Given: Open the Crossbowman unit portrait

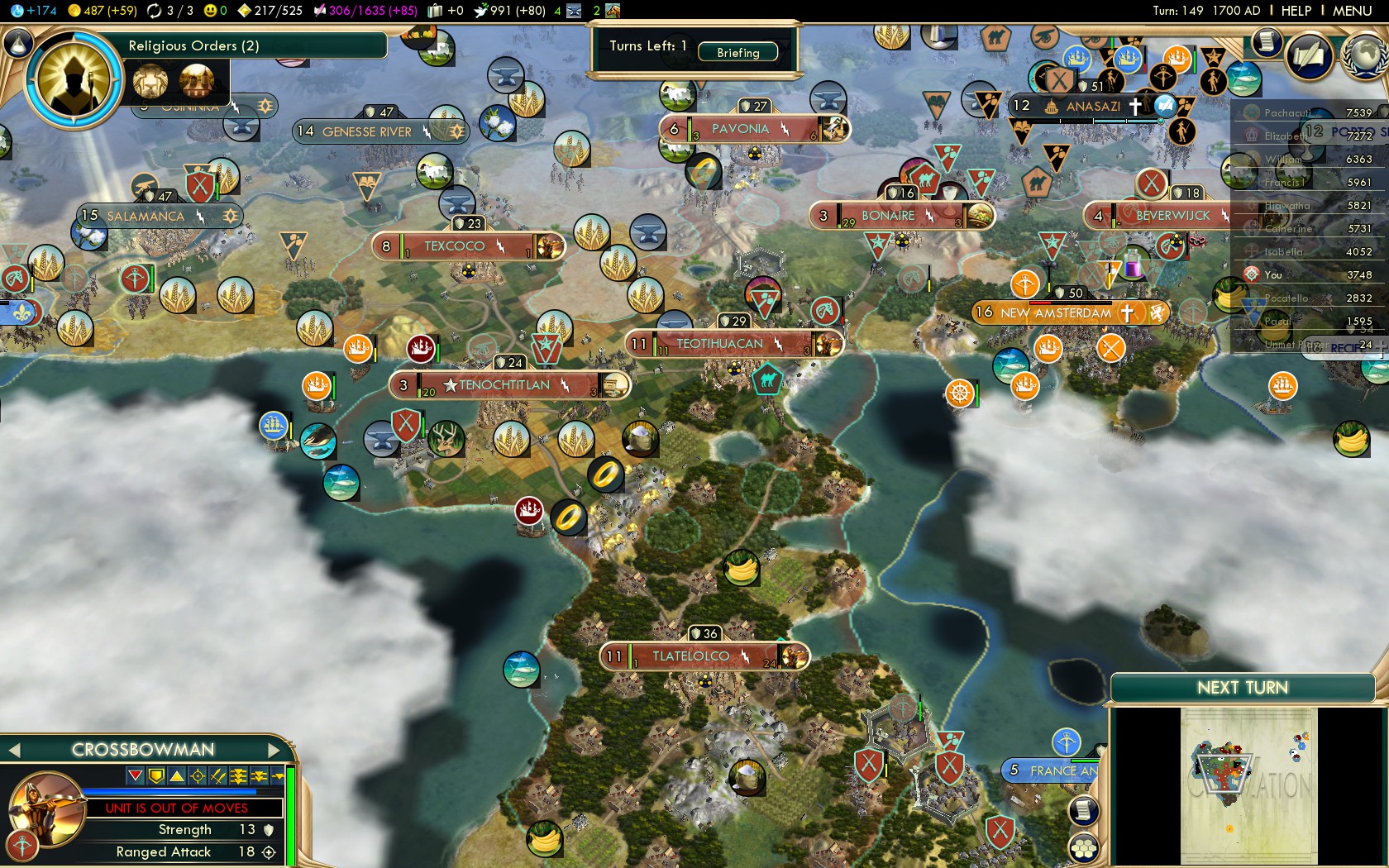Looking at the screenshot, I should [47, 808].
